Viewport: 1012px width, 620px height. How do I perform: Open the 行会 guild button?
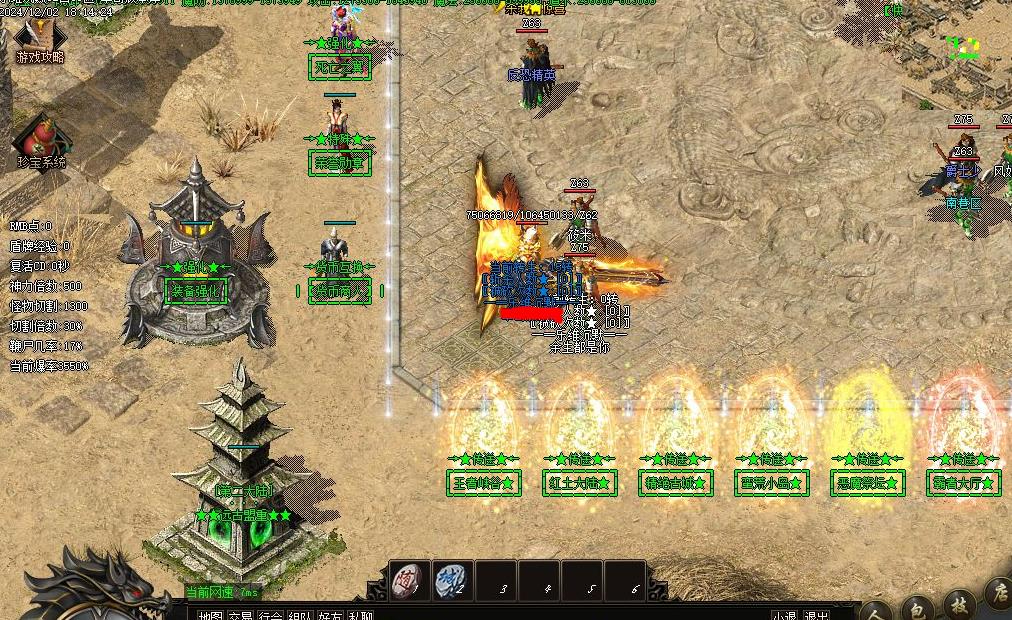270,614
